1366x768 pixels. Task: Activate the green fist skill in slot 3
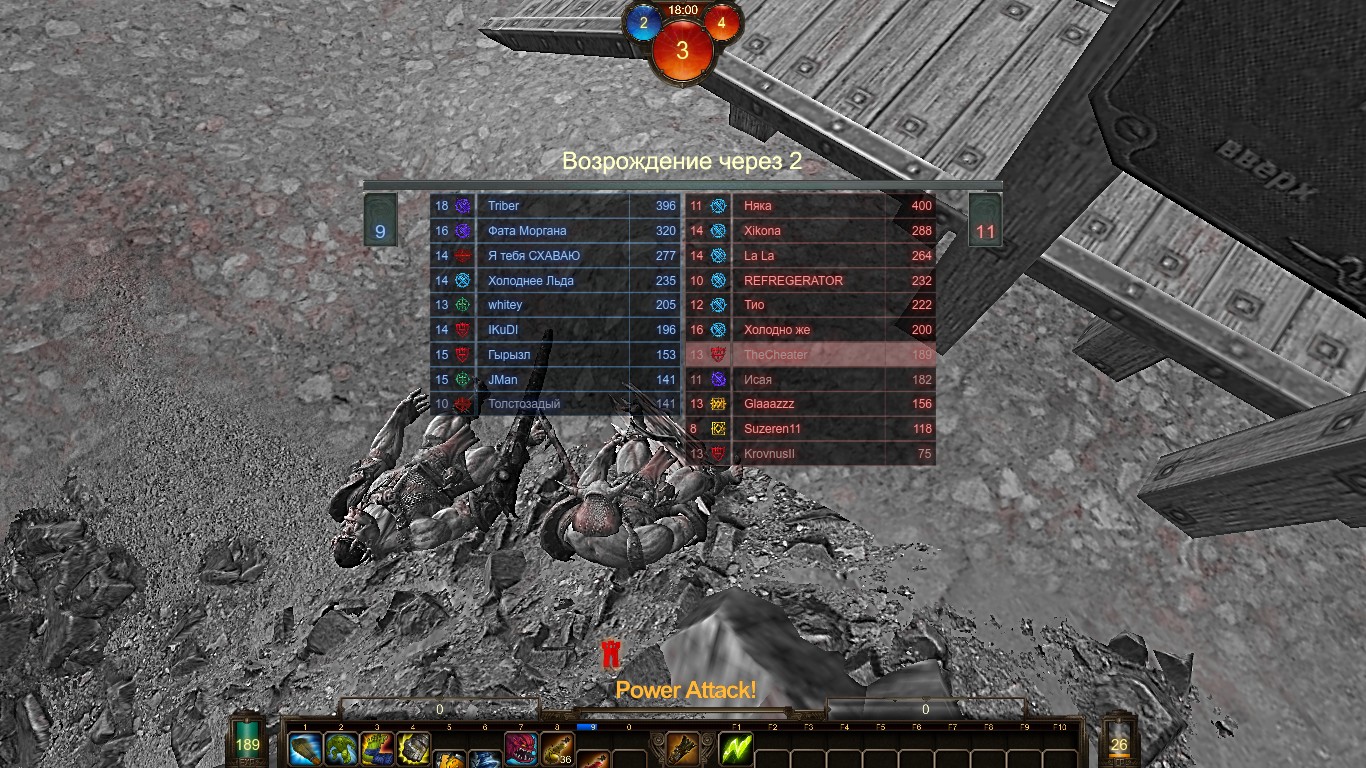click(x=377, y=749)
